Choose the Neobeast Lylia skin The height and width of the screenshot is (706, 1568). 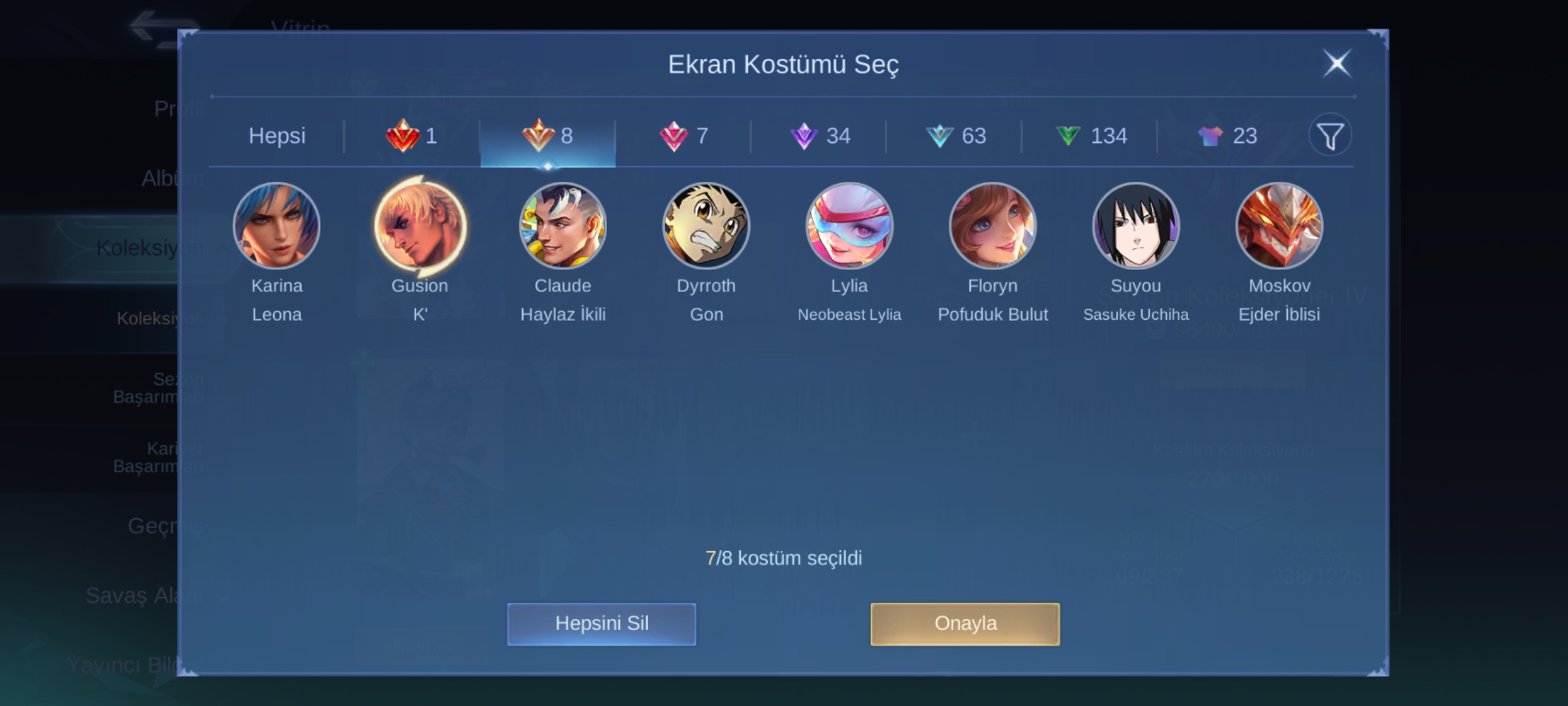coord(849,226)
